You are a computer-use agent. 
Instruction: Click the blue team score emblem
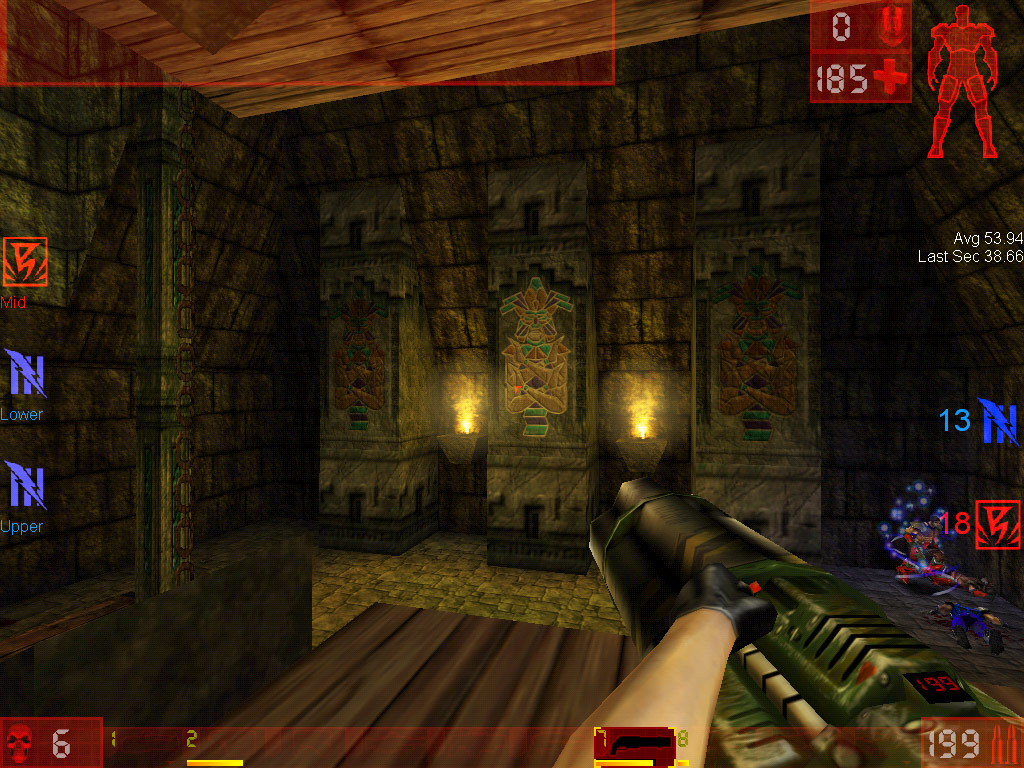[999, 421]
